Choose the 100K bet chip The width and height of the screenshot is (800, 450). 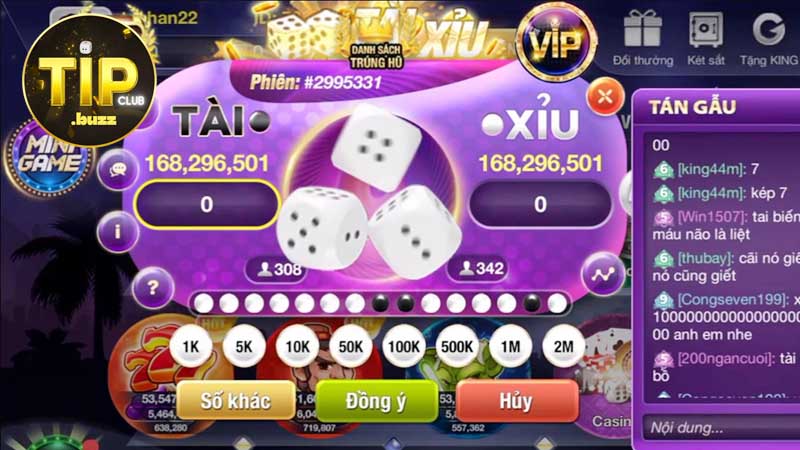(x=405, y=346)
